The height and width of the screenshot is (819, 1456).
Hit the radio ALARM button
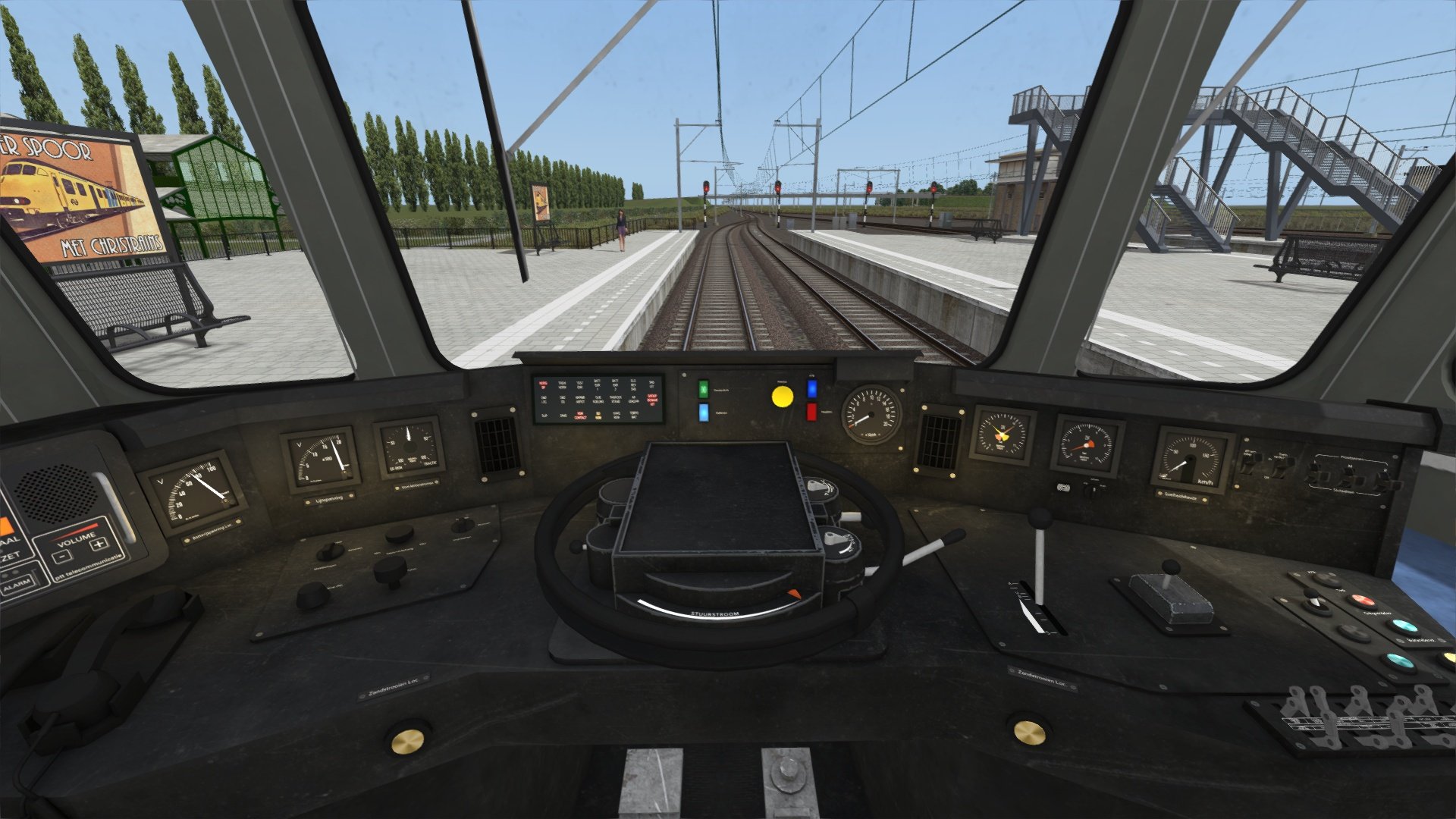[x=17, y=585]
